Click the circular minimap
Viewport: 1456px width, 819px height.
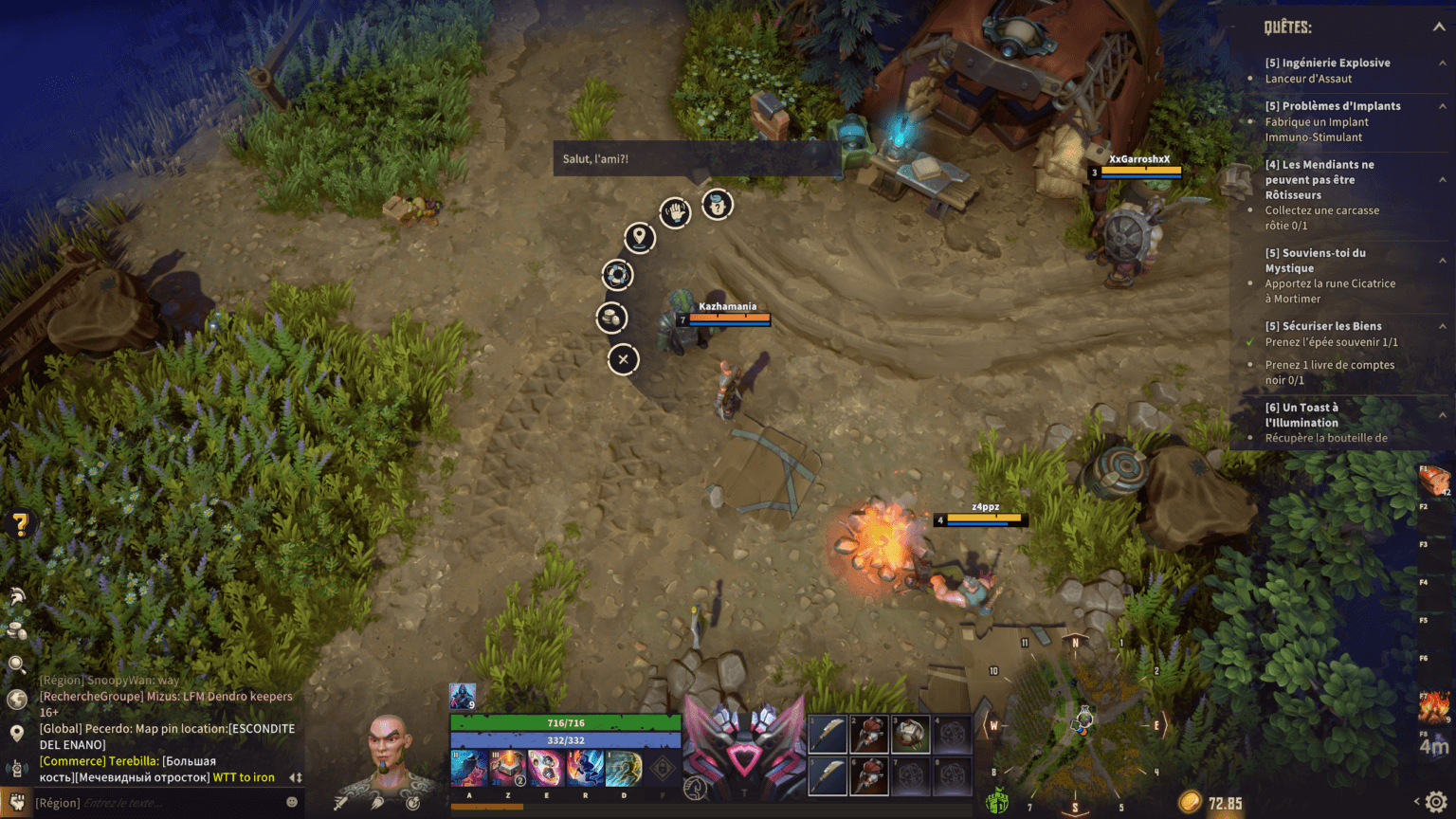(x=1075, y=727)
